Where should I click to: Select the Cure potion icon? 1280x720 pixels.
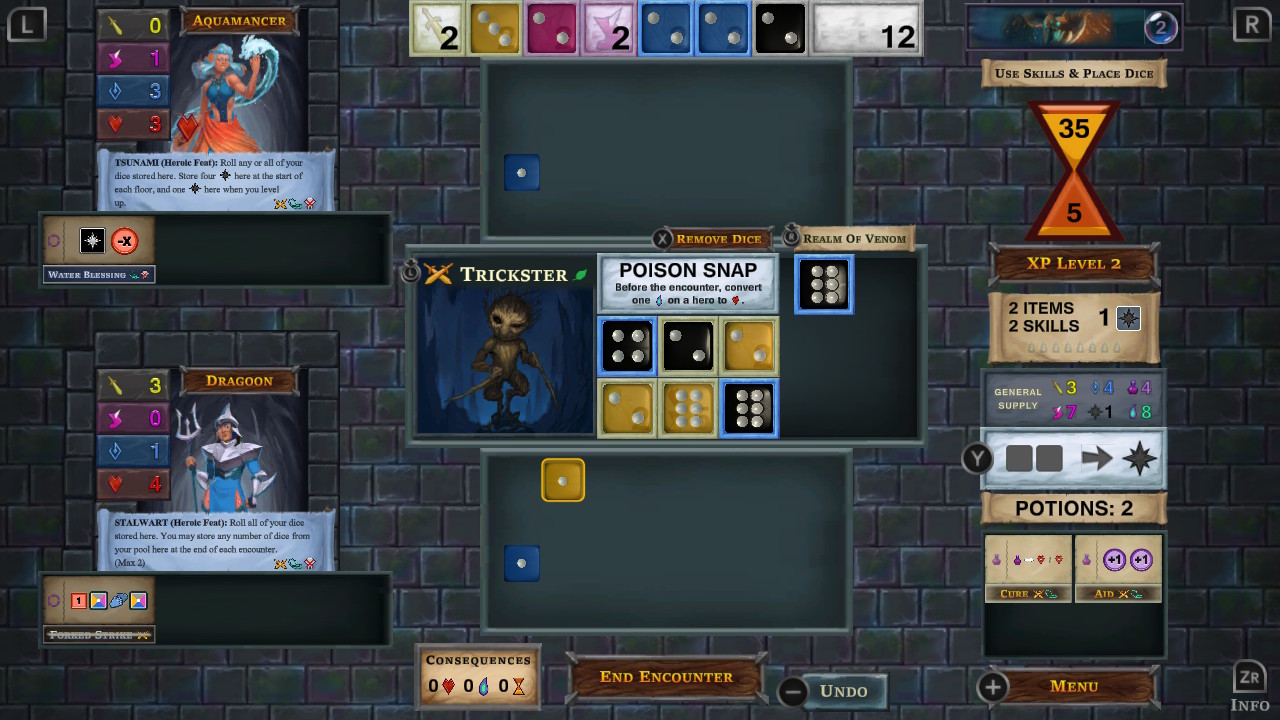(x=1027, y=568)
